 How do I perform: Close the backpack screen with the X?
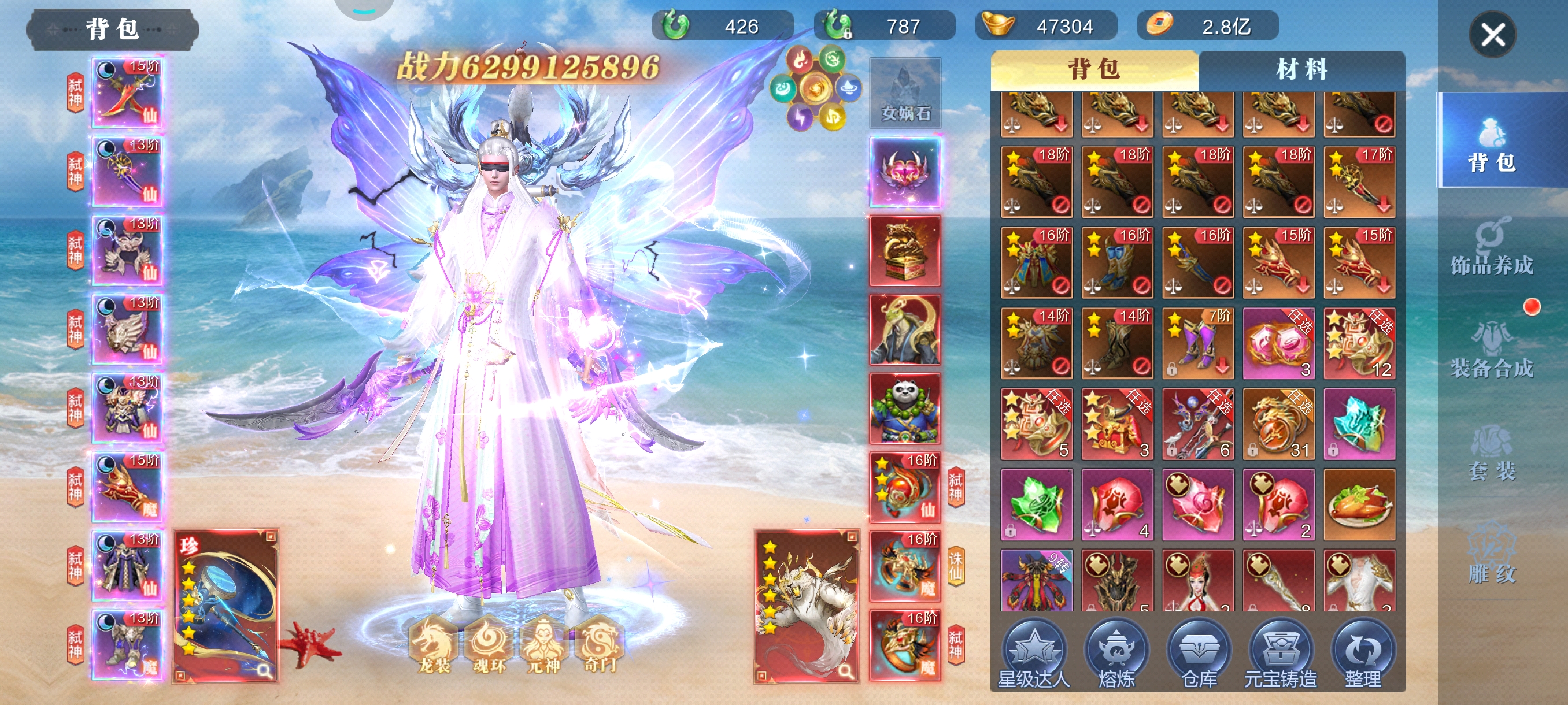pyautogui.click(x=1492, y=35)
